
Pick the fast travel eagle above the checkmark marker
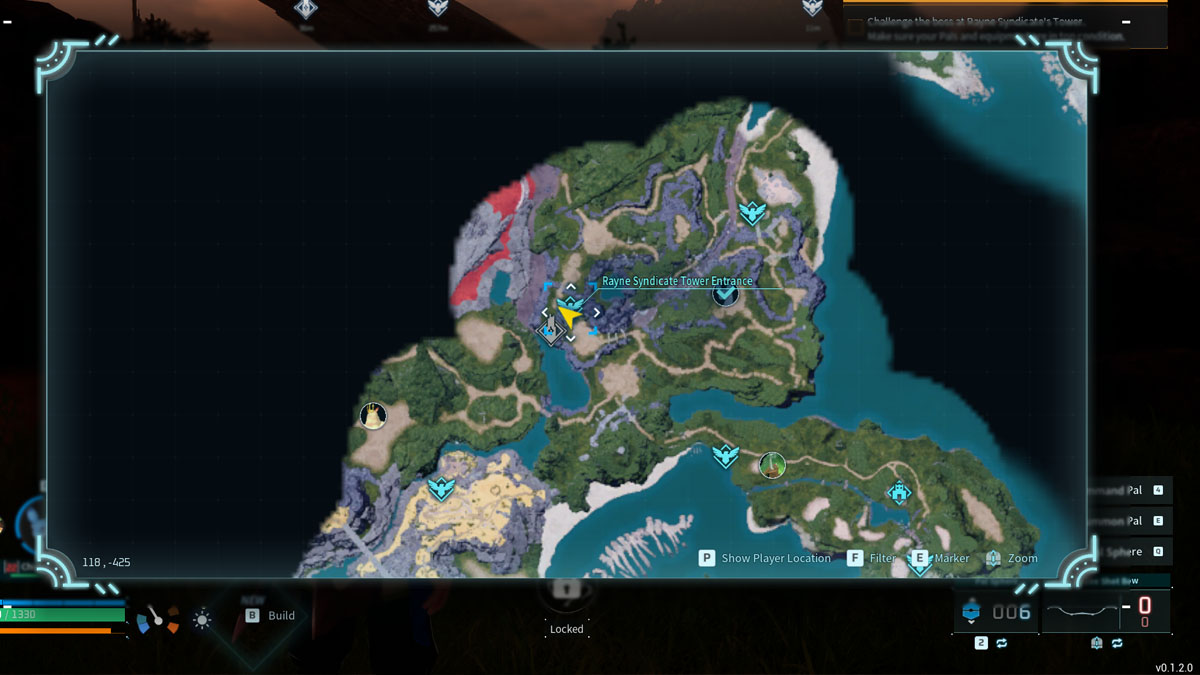pos(752,212)
